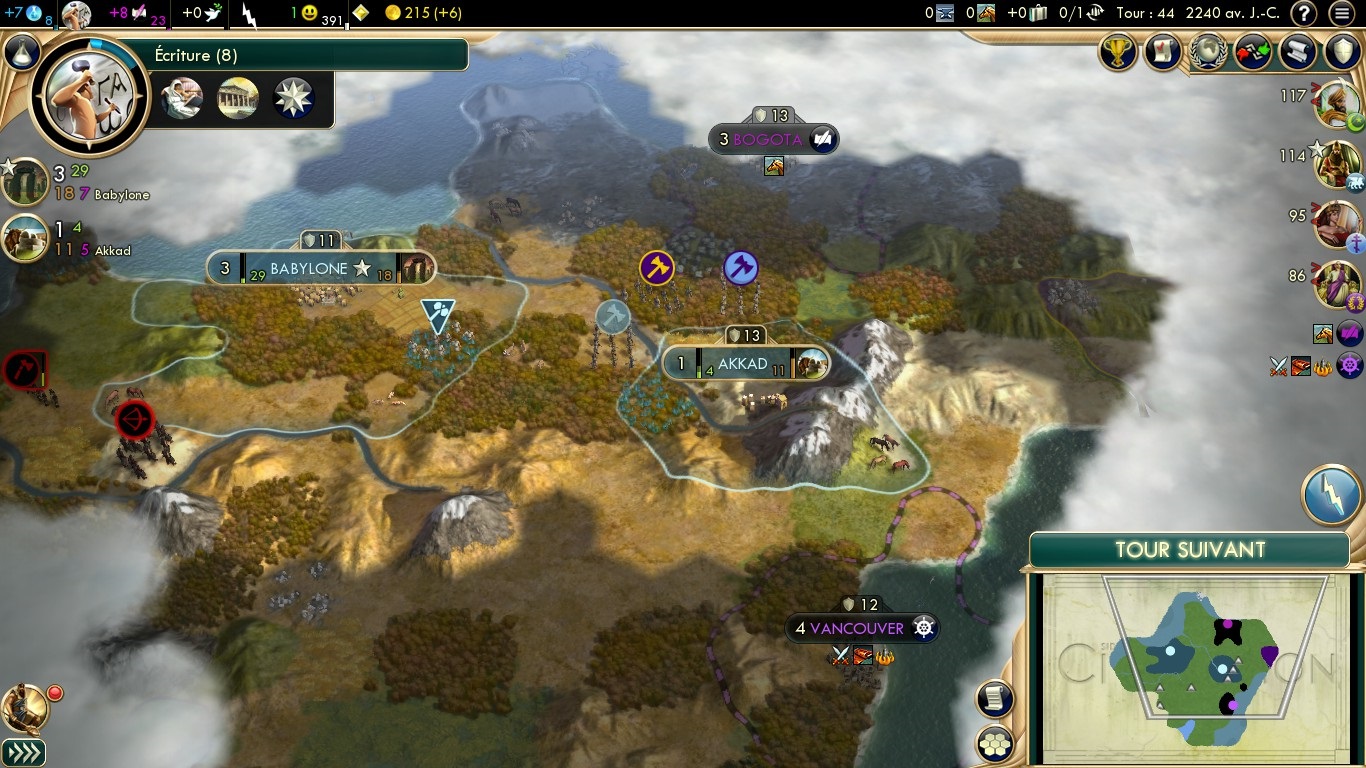Open the military overview shield icon
This screenshot has width=1366, height=768.
[x=1343, y=52]
